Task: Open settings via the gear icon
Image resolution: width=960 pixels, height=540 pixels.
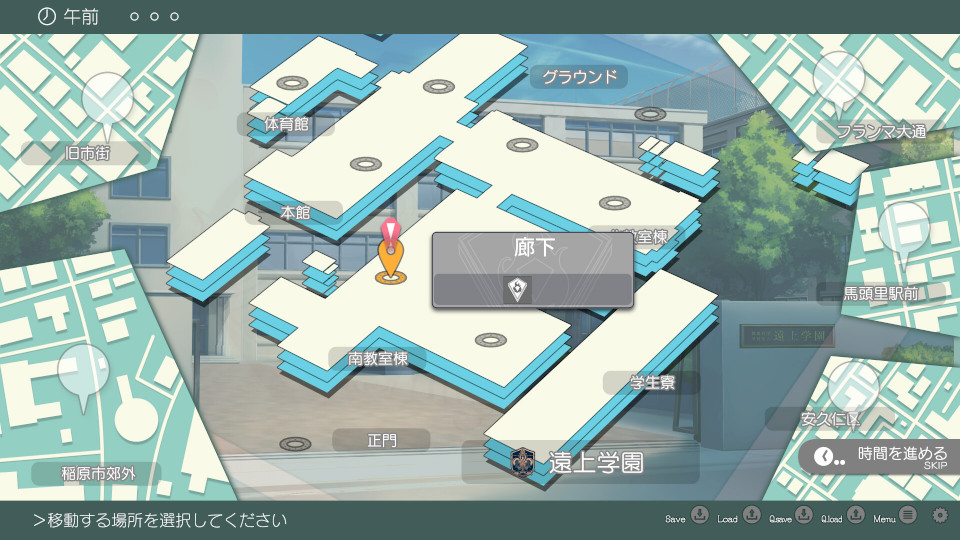Action: pyautogui.click(x=939, y=516)
